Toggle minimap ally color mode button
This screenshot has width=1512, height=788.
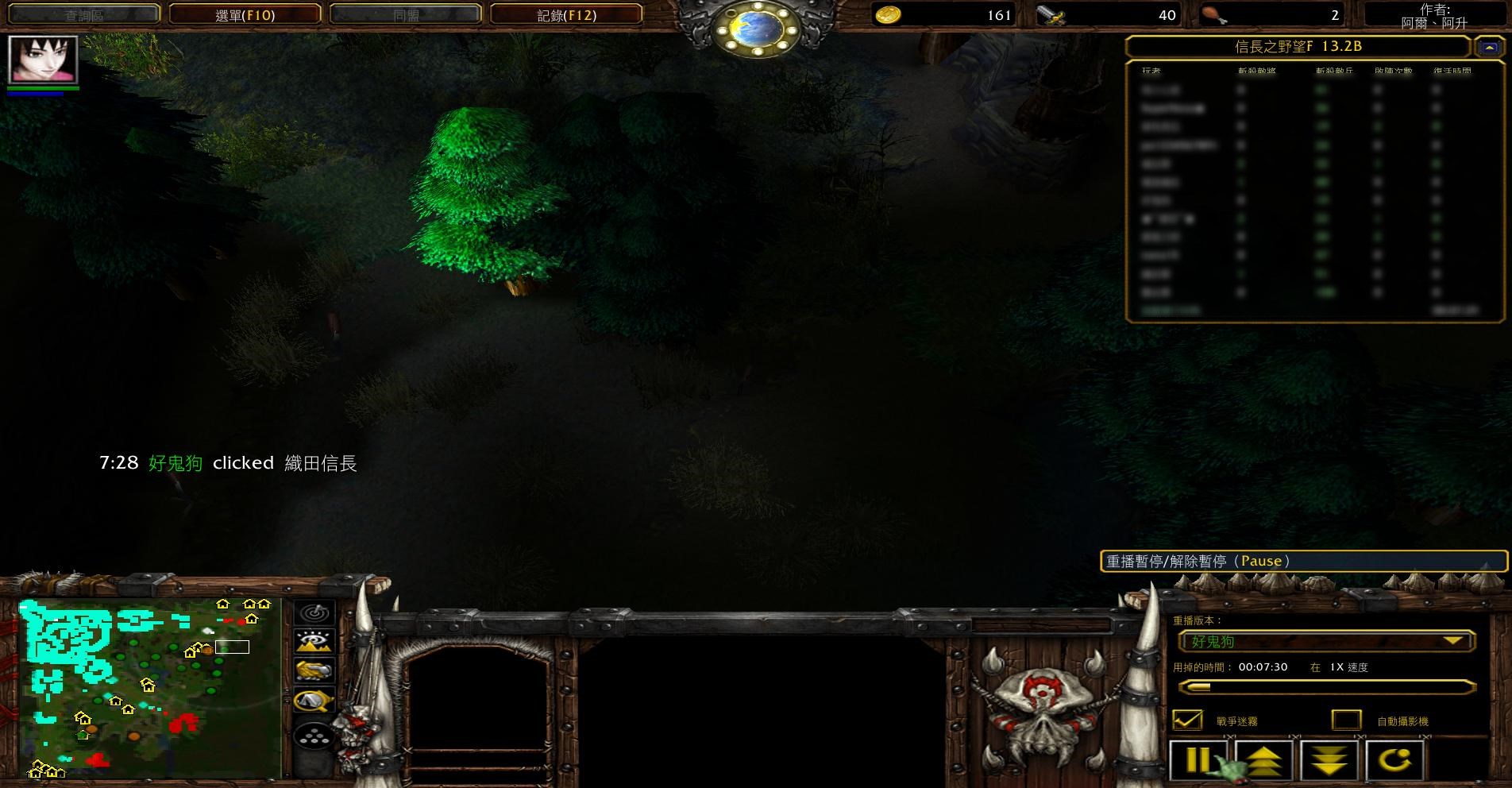(x=314, y=671)
